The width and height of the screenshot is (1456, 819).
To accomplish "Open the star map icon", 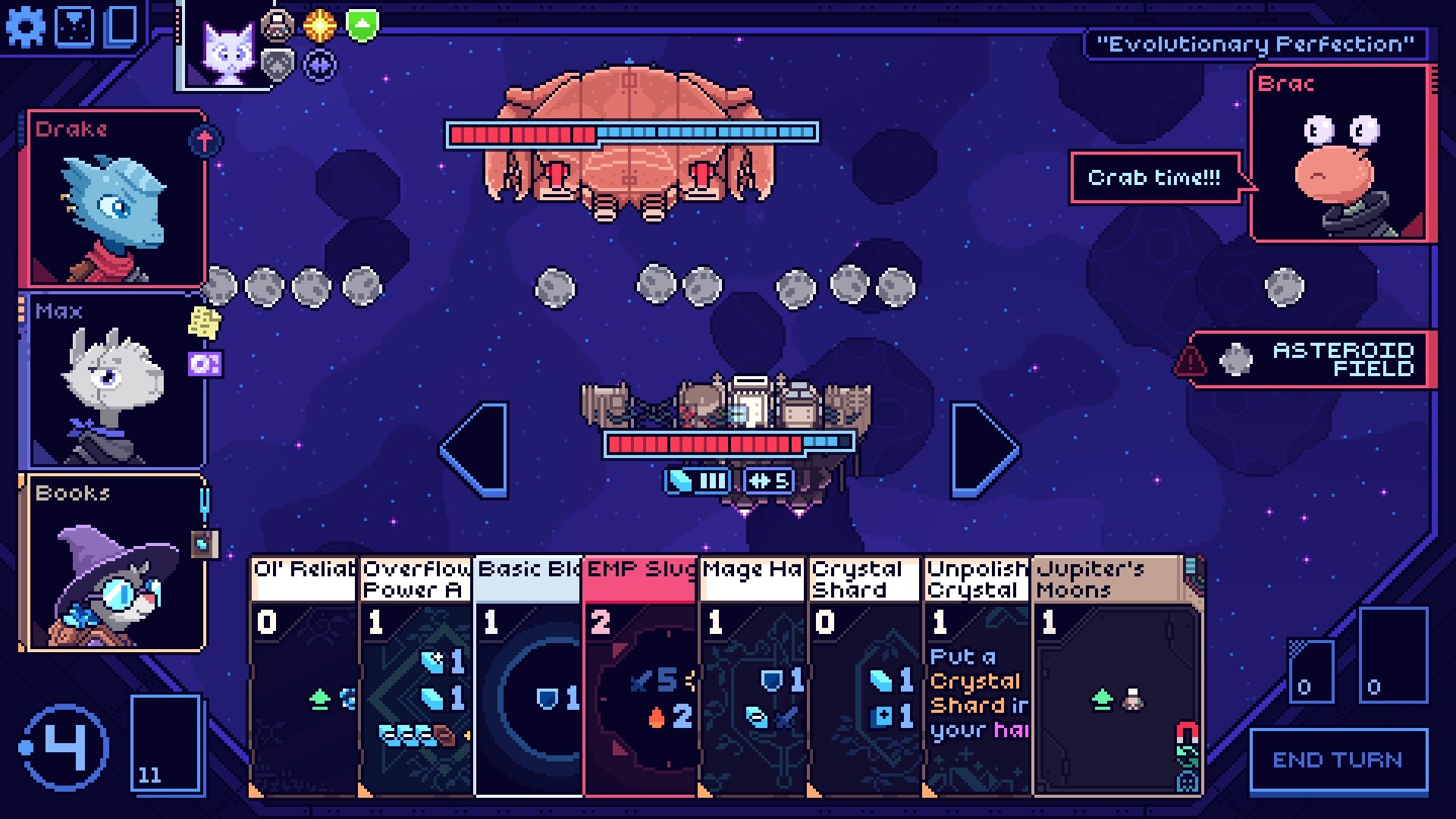I will pyautogui.click(x=75, y=27).
